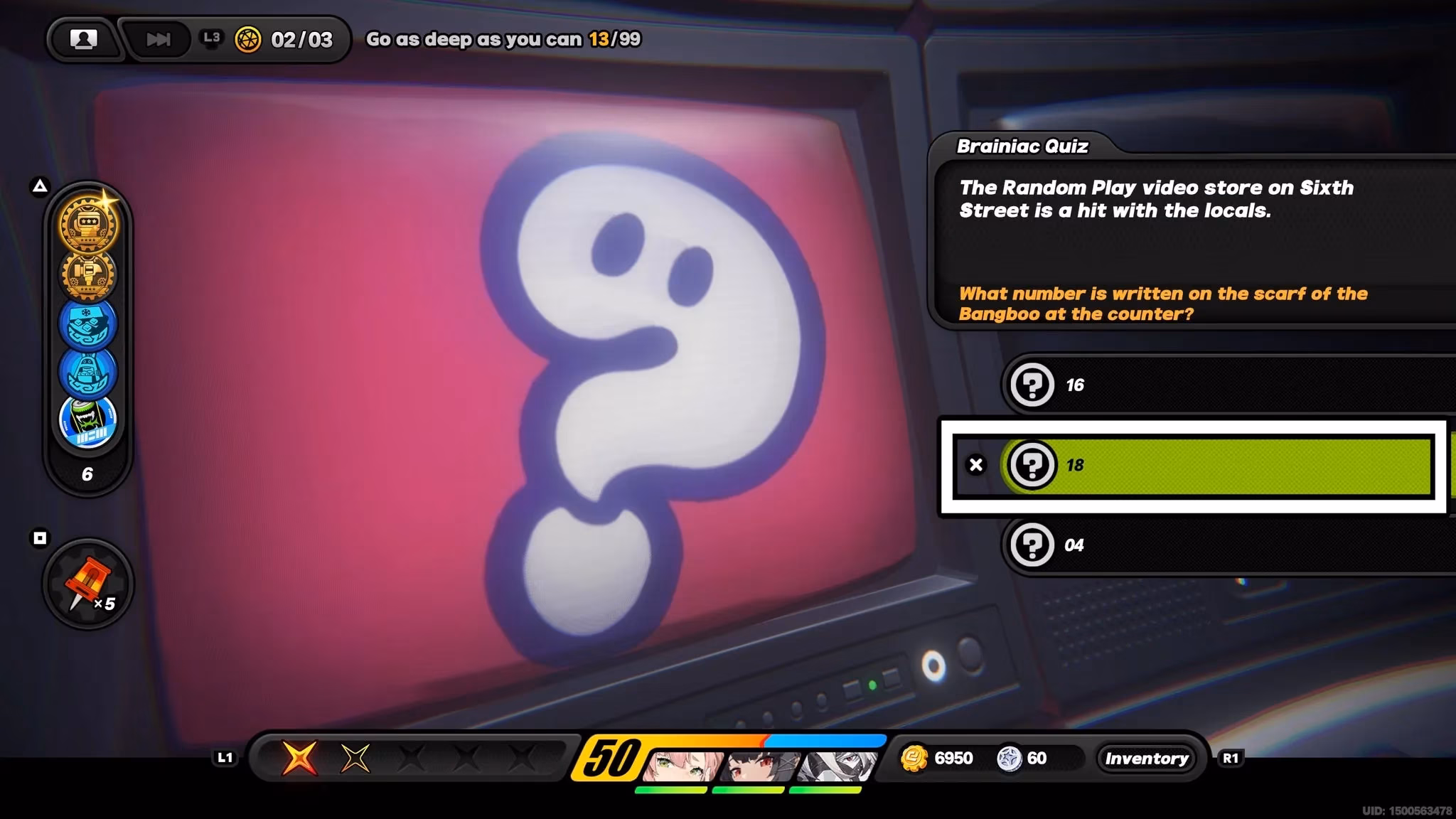Image resolution: width=1456 pixels, height=819 pixels.
Task: Pick the answer 04
Action: [x=1223, y=545]
